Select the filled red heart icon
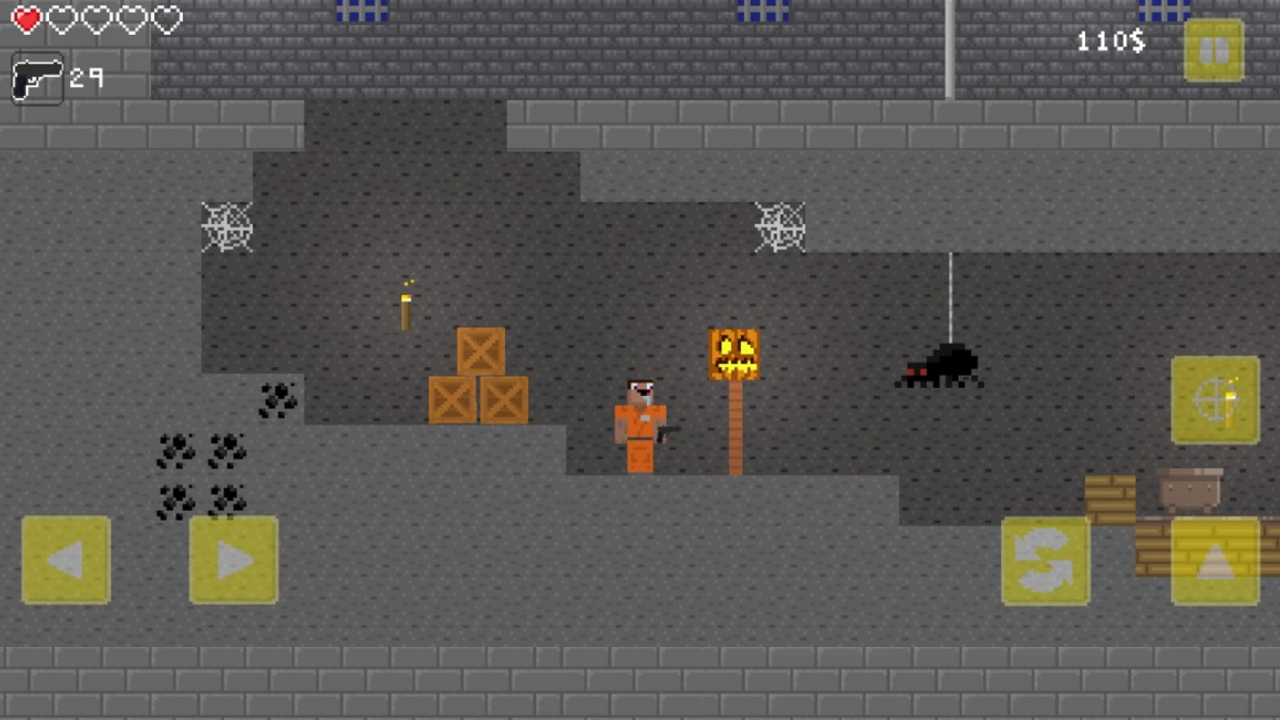 pyautogui.click(x=26, y=19)
